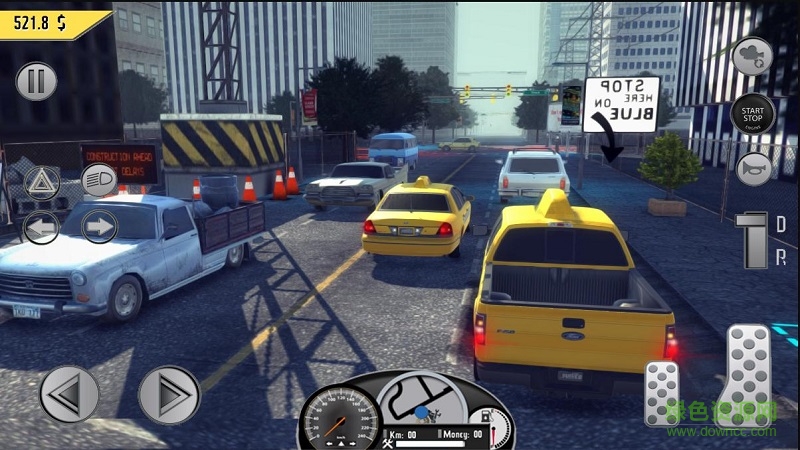800x450 pixels.
Task: Turn on the hazard warning lights
Action: (42, 183)
